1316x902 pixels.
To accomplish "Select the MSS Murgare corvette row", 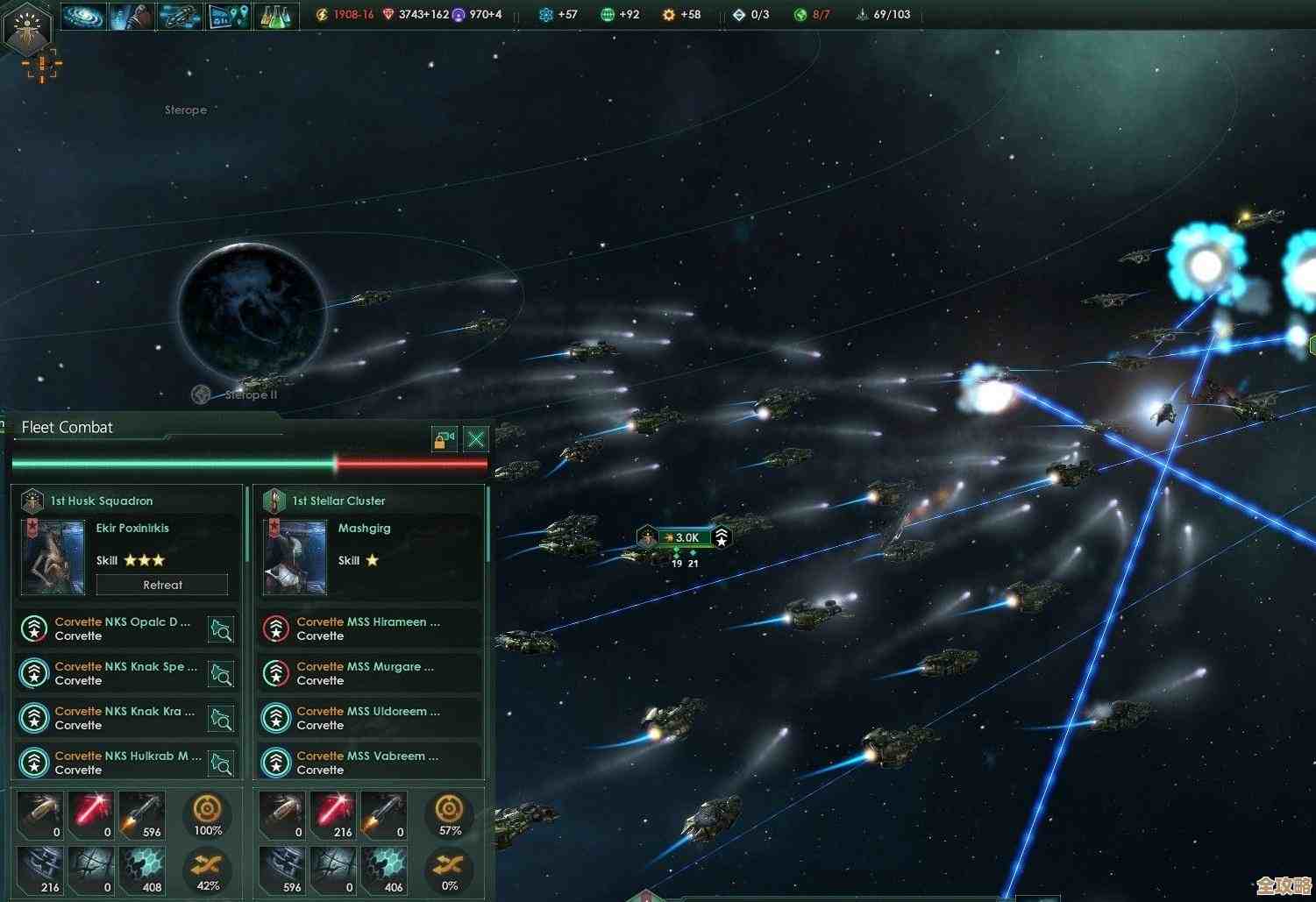I will point(368,673).
